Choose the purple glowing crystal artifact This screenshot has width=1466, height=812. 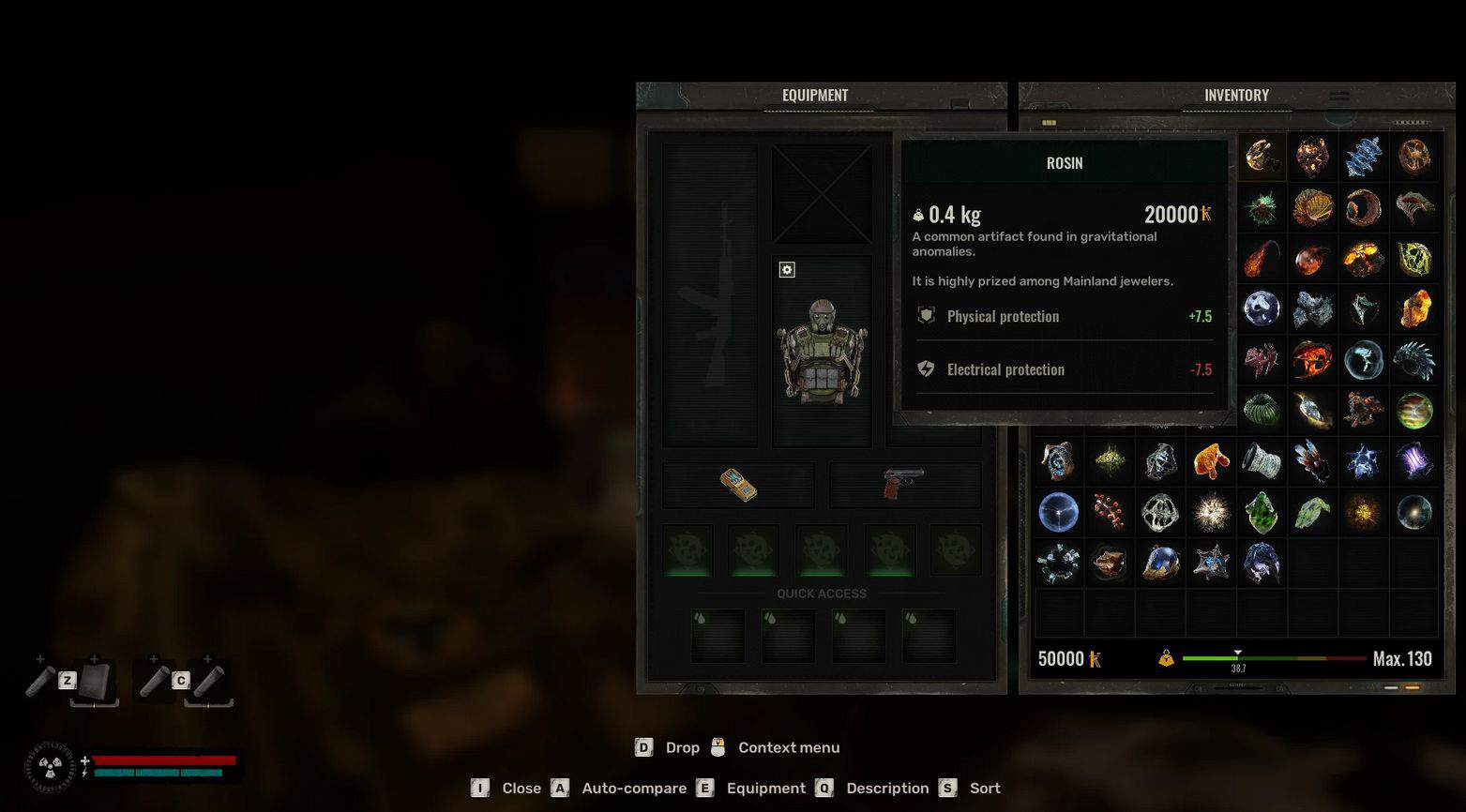pyautogui.click(x=1413, y=461)
